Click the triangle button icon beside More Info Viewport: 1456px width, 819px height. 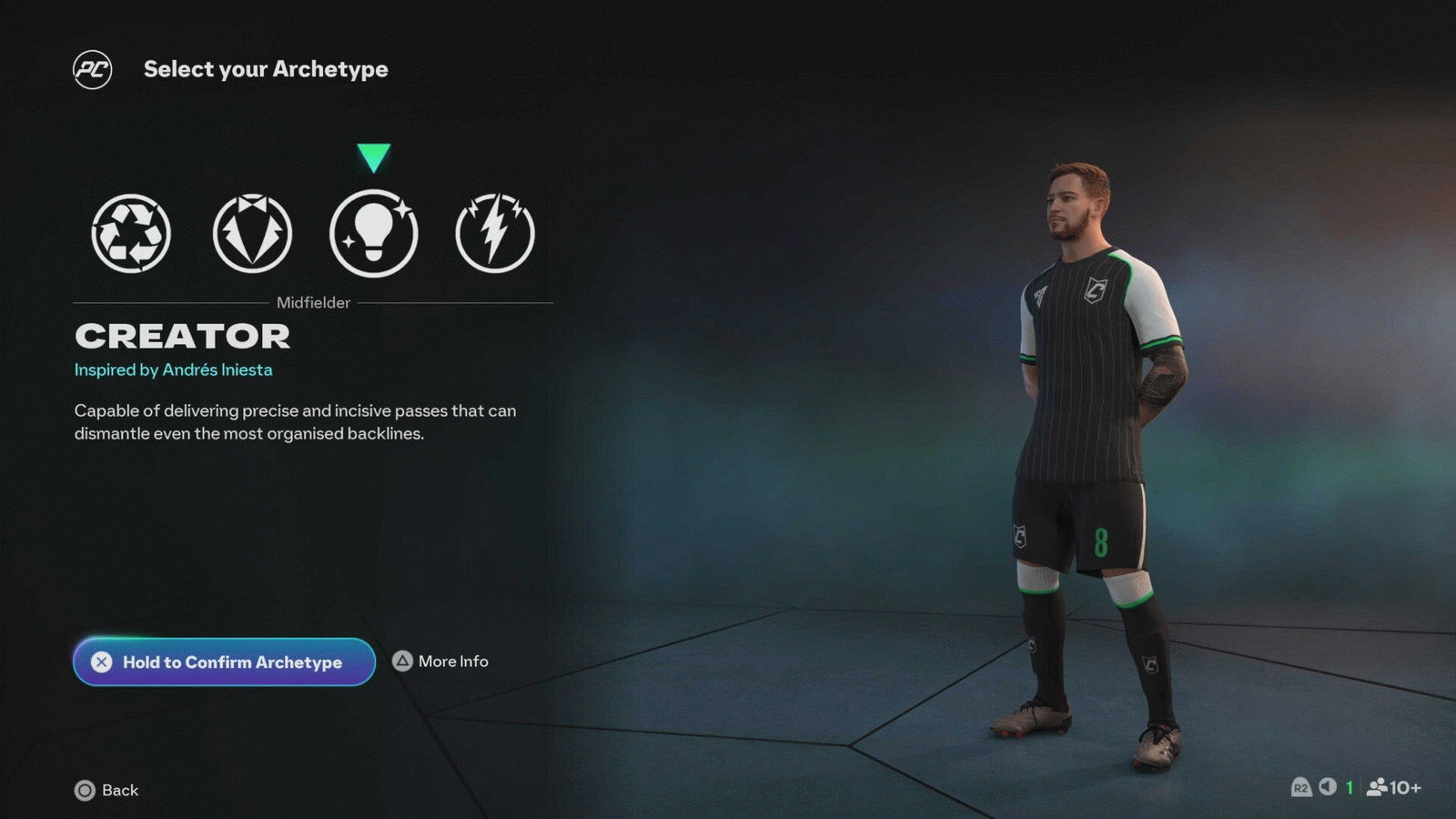(x=401, y=662)
